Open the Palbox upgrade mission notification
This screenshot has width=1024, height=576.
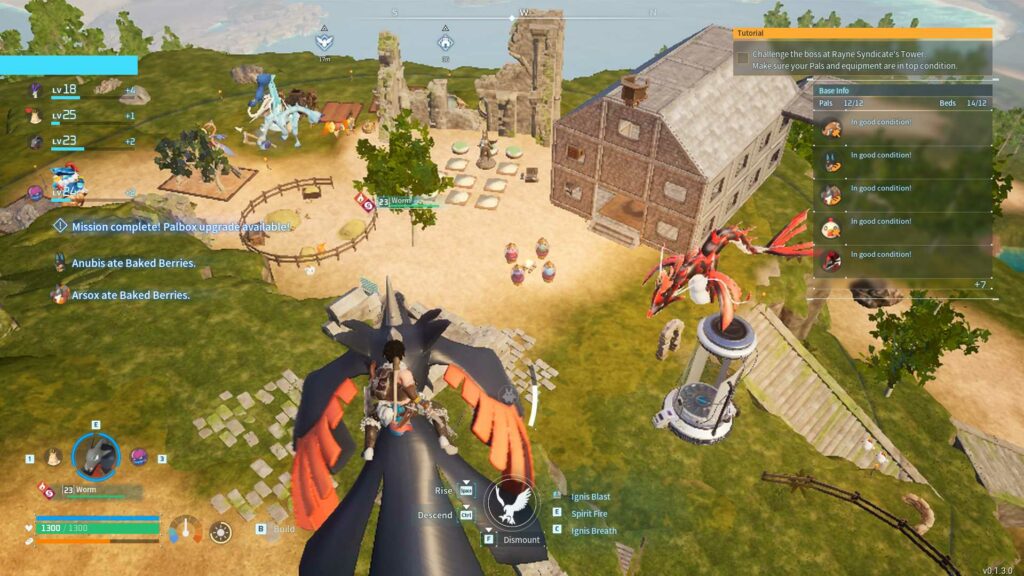click(172, 227)
